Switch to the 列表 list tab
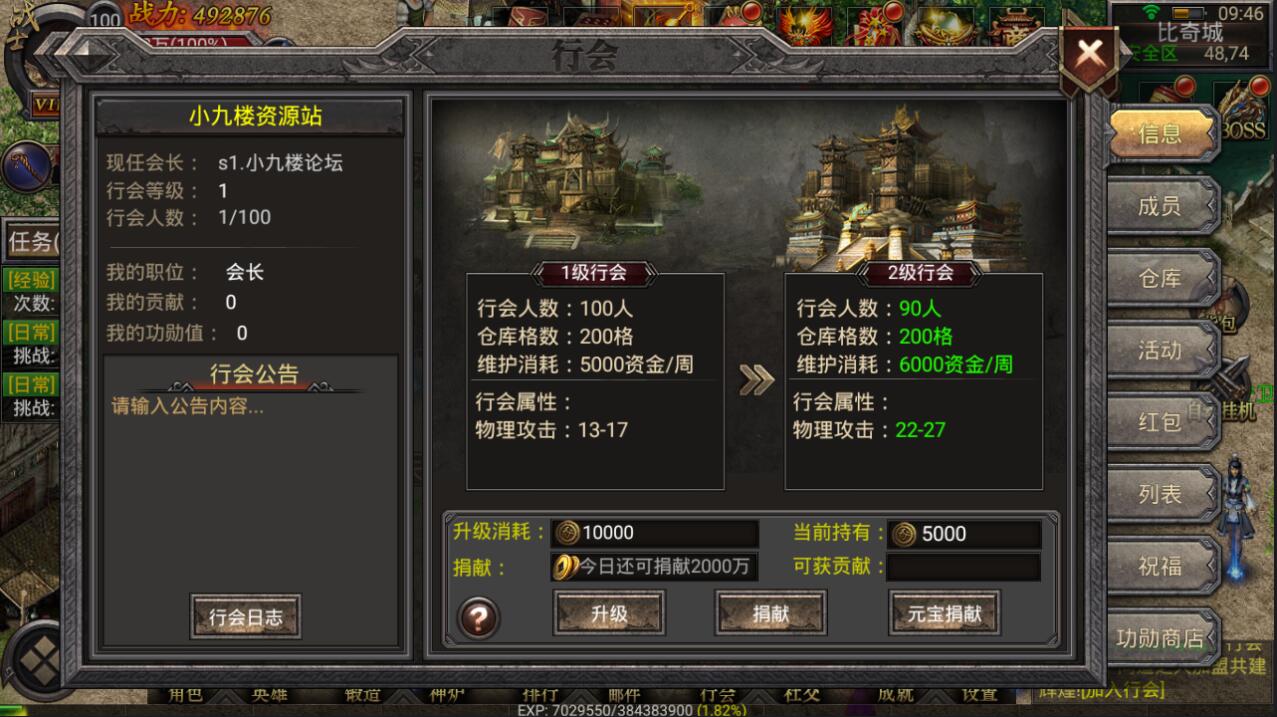Viewport: 1277px width, 717px height. click(x=1159, y=494)
